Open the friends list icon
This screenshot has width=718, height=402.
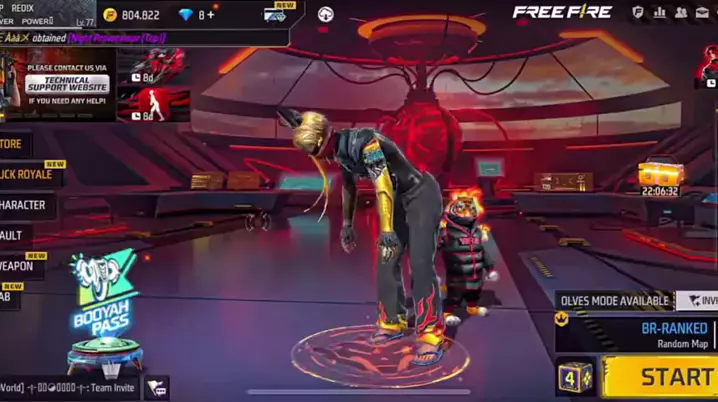point(681,13)
